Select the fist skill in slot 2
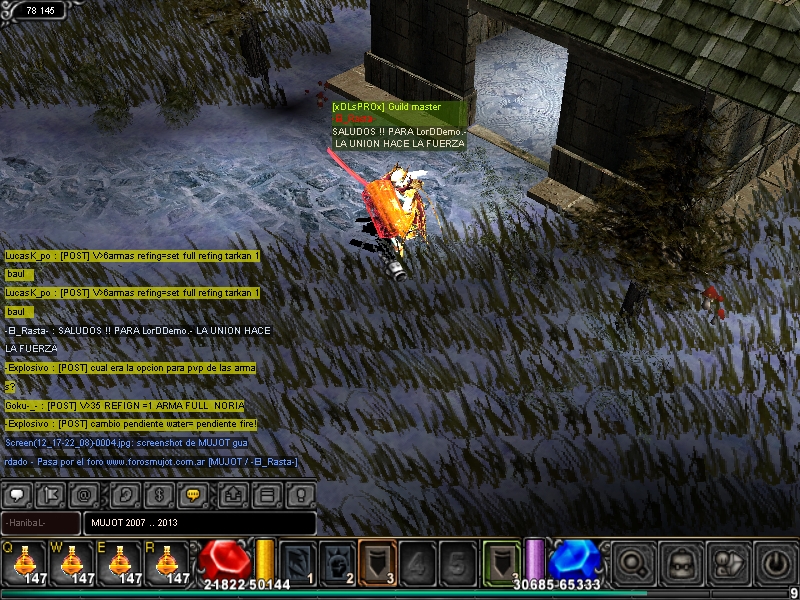Screen dimensions: 800x600 (x=337, y=561)
